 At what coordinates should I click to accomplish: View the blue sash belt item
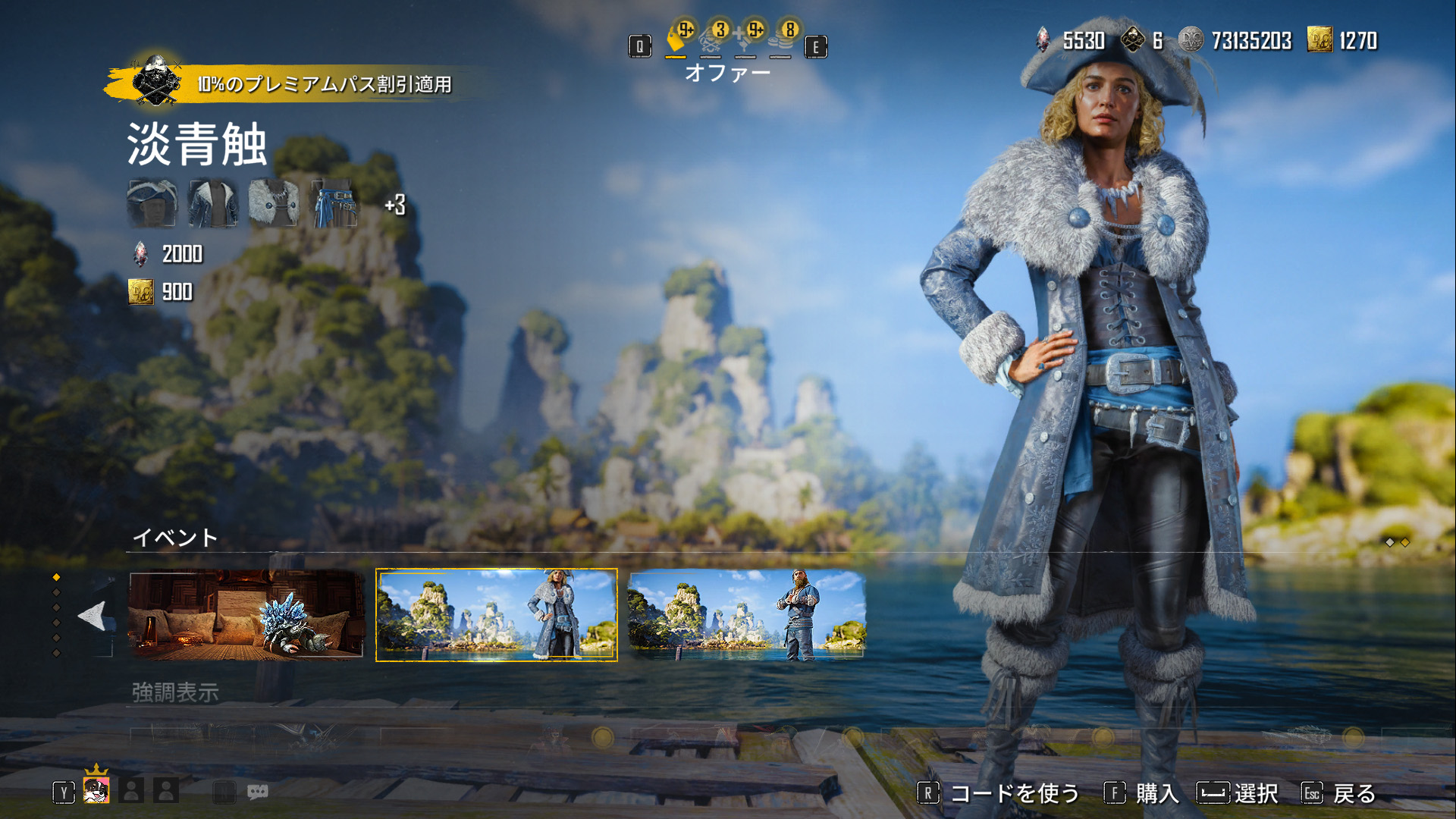334,203
